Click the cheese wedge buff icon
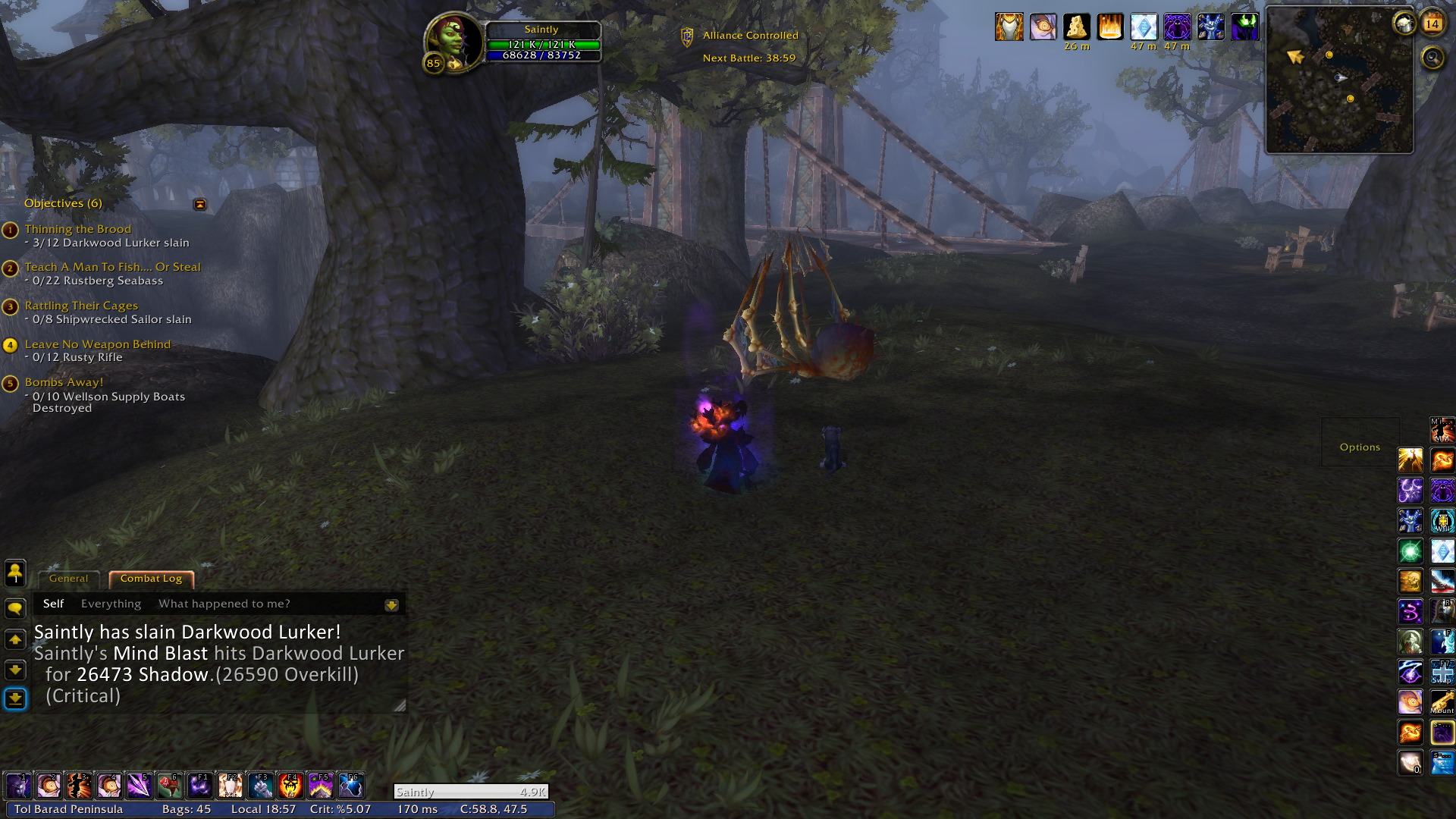Screen dimensions: 1456x819 click(x=1076, y=27)
